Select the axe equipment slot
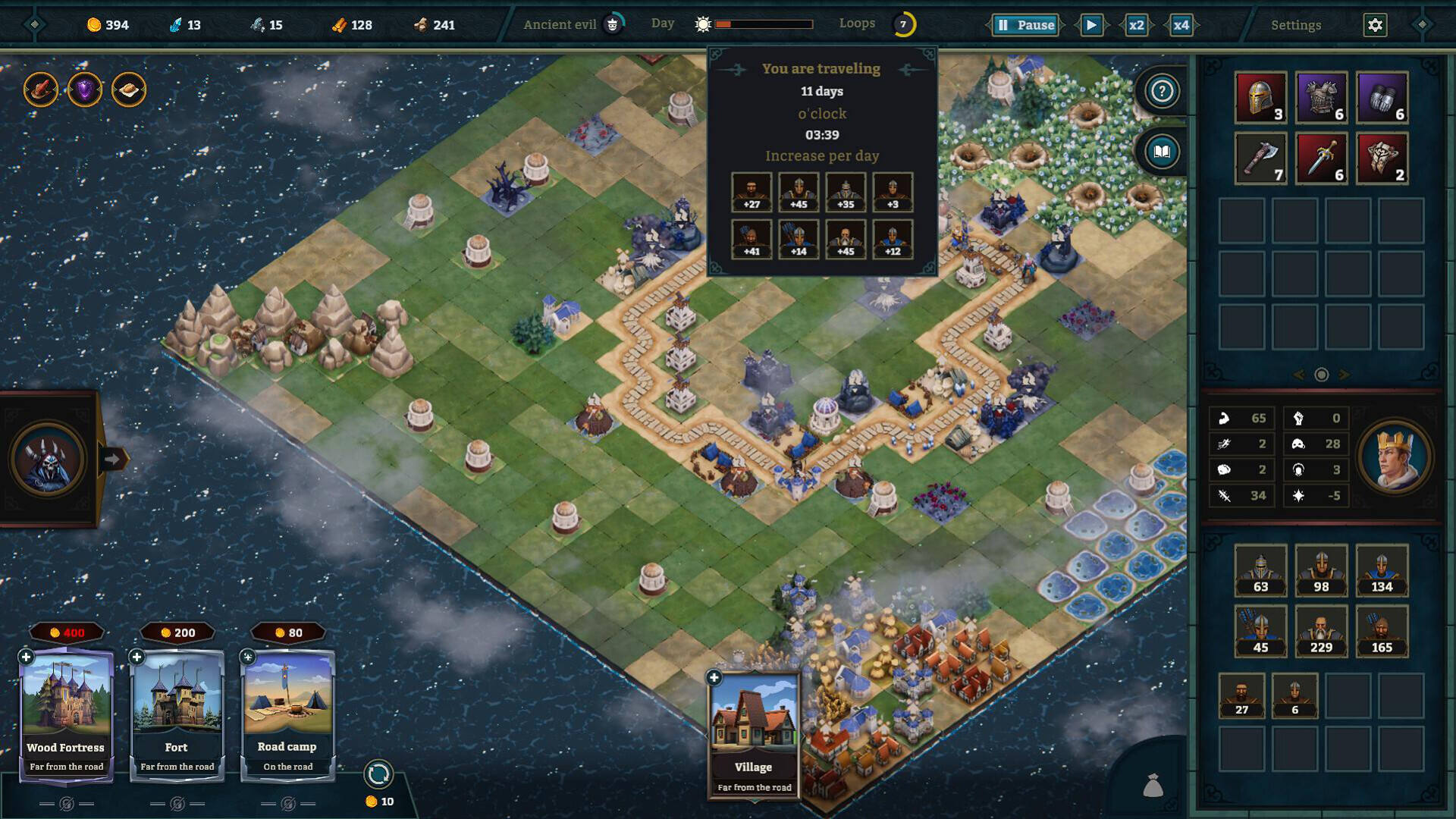 [x=1260, y=158]
